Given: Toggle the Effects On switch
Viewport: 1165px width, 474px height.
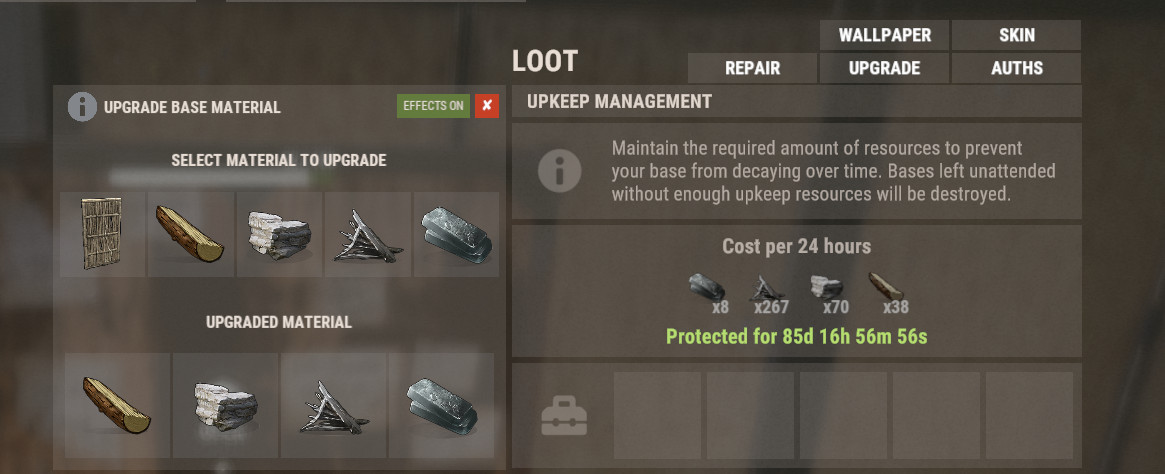Looking at the screenshot, I should pos(433,106).
